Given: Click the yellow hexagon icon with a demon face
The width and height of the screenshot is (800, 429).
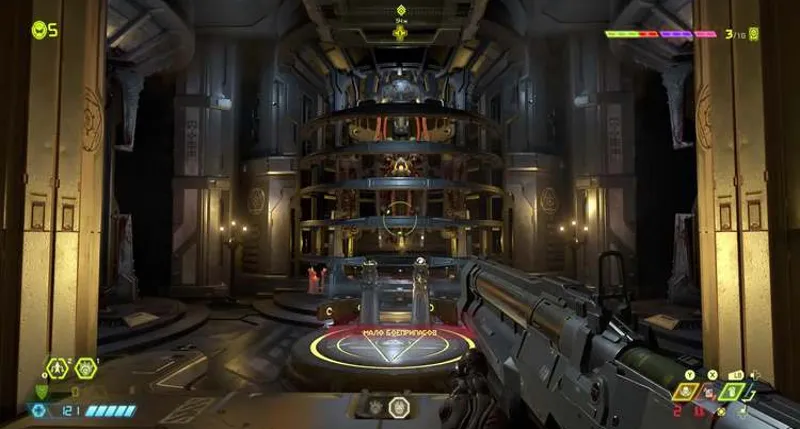Looking at the screenshot, I should pyautogui.click(x=86, y=368).
